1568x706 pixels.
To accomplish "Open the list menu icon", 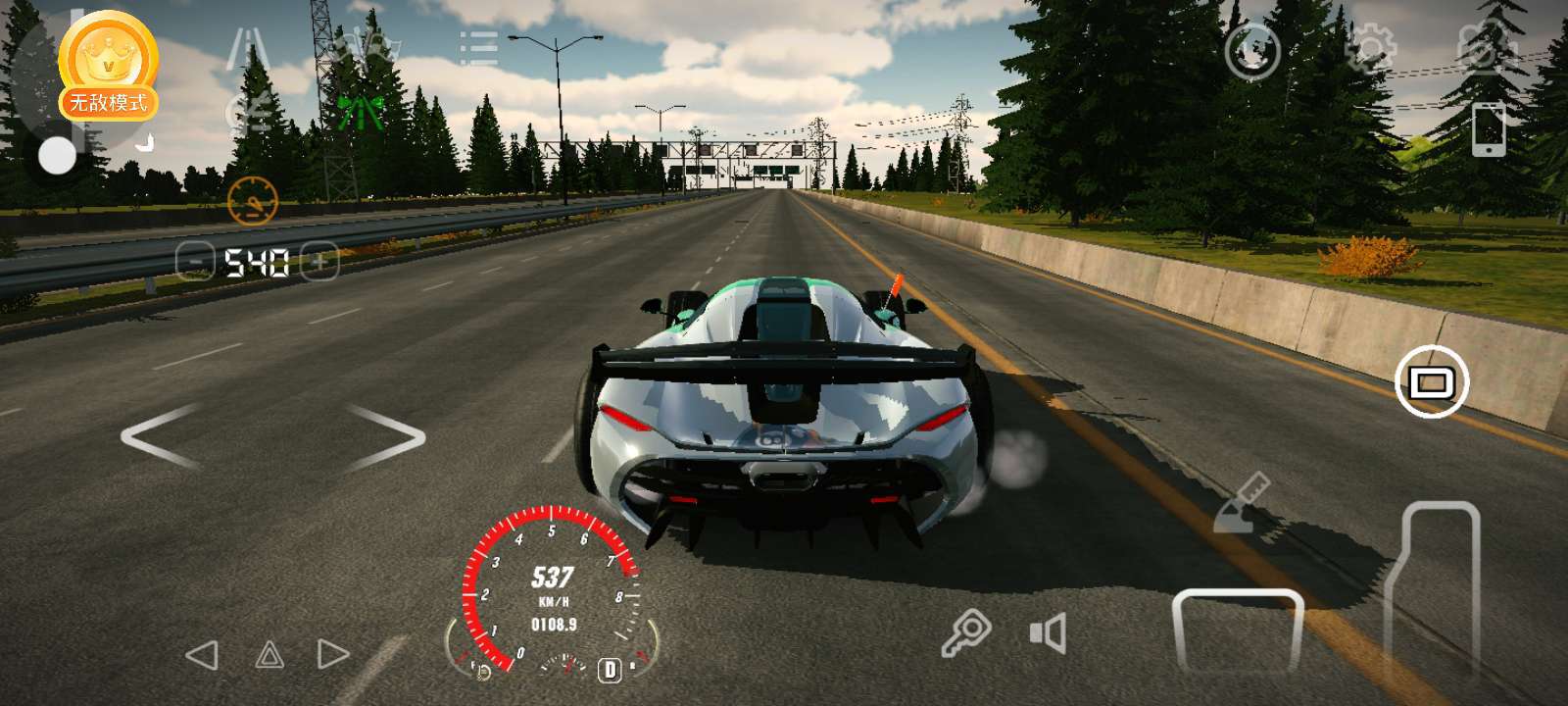I will [x=479, y=48].
